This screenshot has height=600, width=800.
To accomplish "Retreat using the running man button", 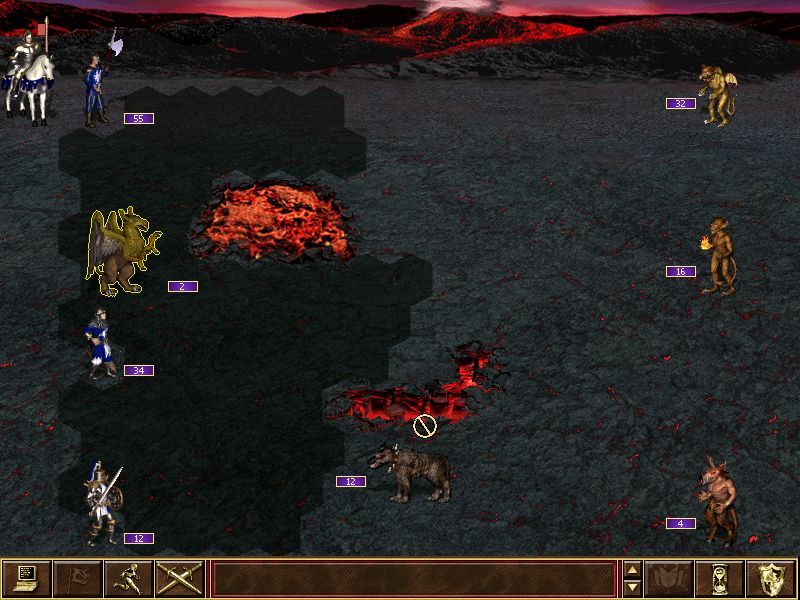I will 129,578.
